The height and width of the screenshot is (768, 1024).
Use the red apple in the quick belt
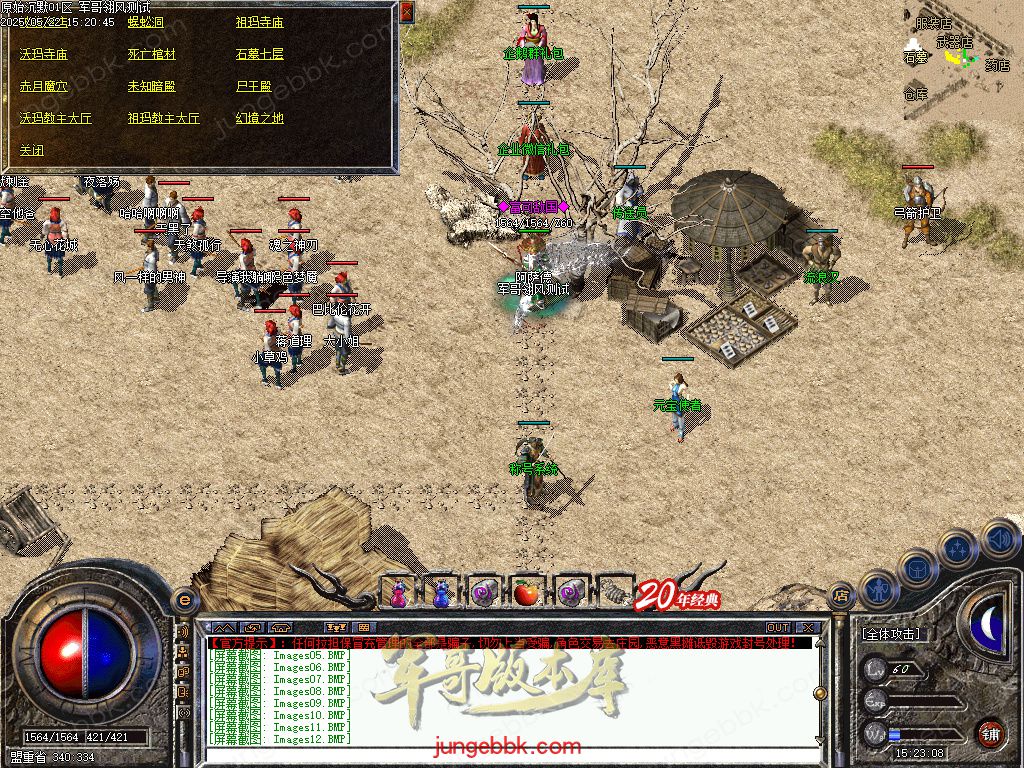(526, 593)
